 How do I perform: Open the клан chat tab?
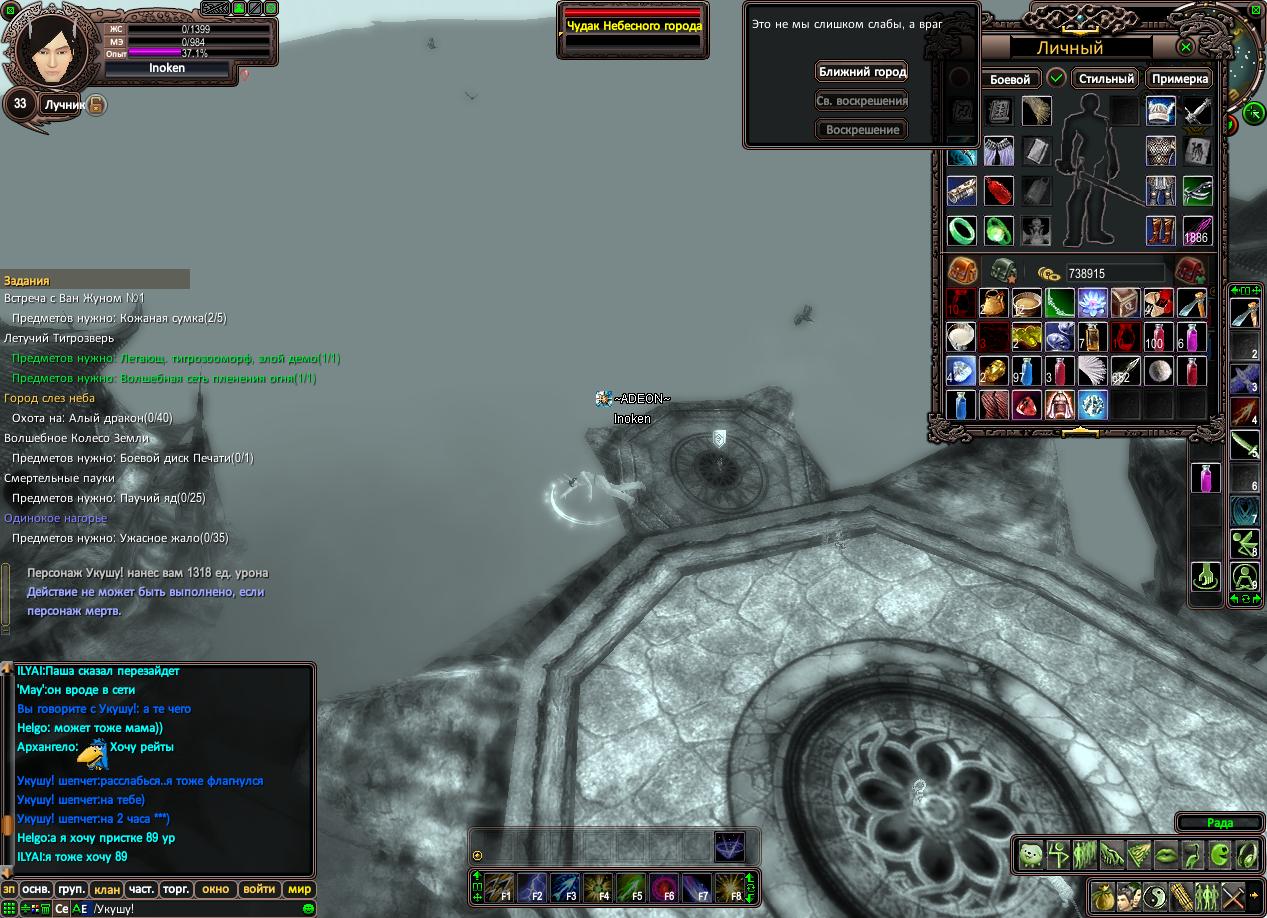click(x=107, y=889)
